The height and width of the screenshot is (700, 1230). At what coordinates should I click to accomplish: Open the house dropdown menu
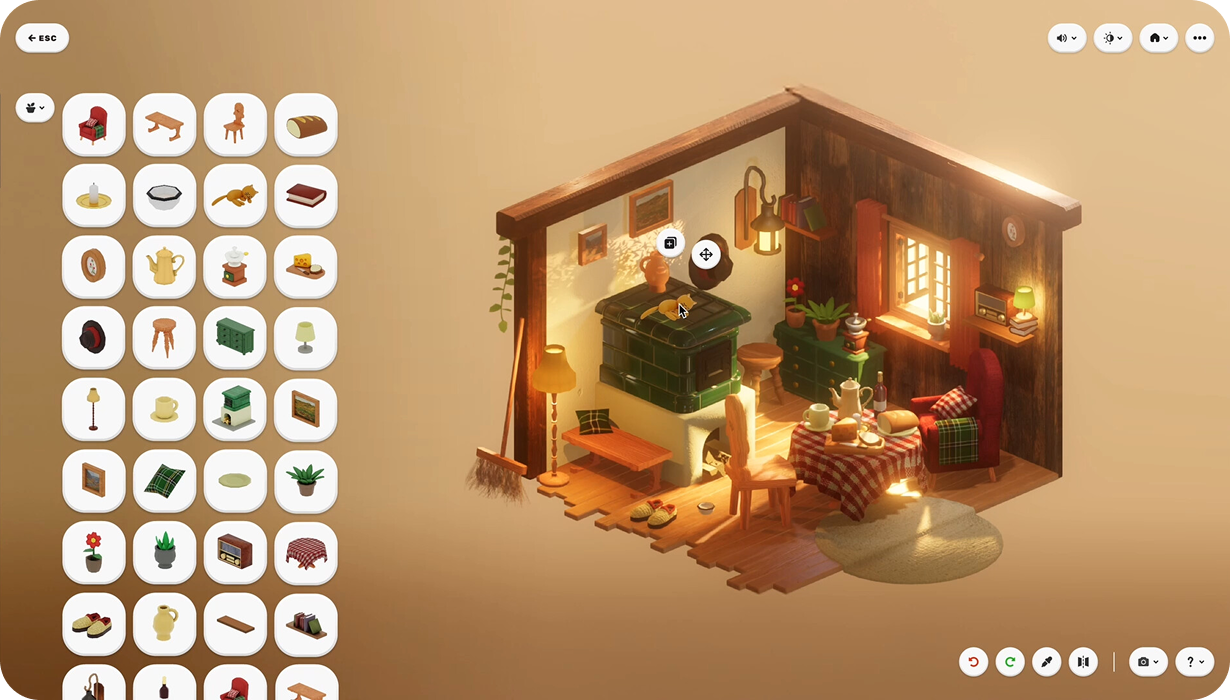[x=1158, y=38]
